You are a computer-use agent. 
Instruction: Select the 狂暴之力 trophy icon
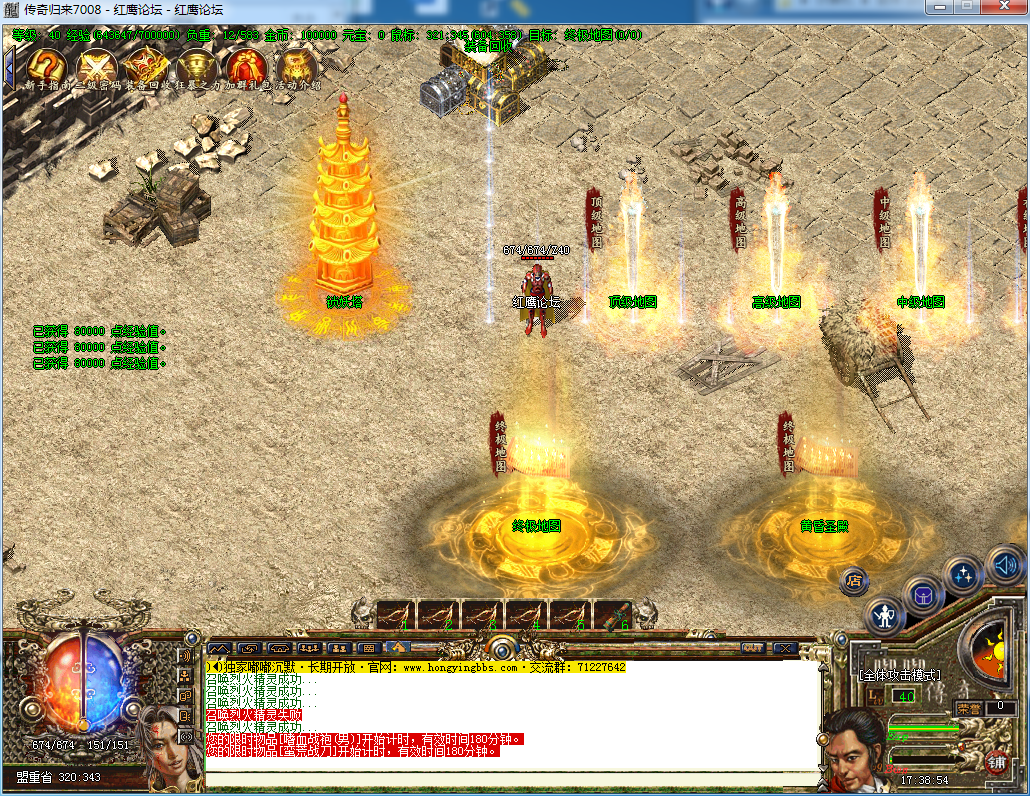point(197,67)
